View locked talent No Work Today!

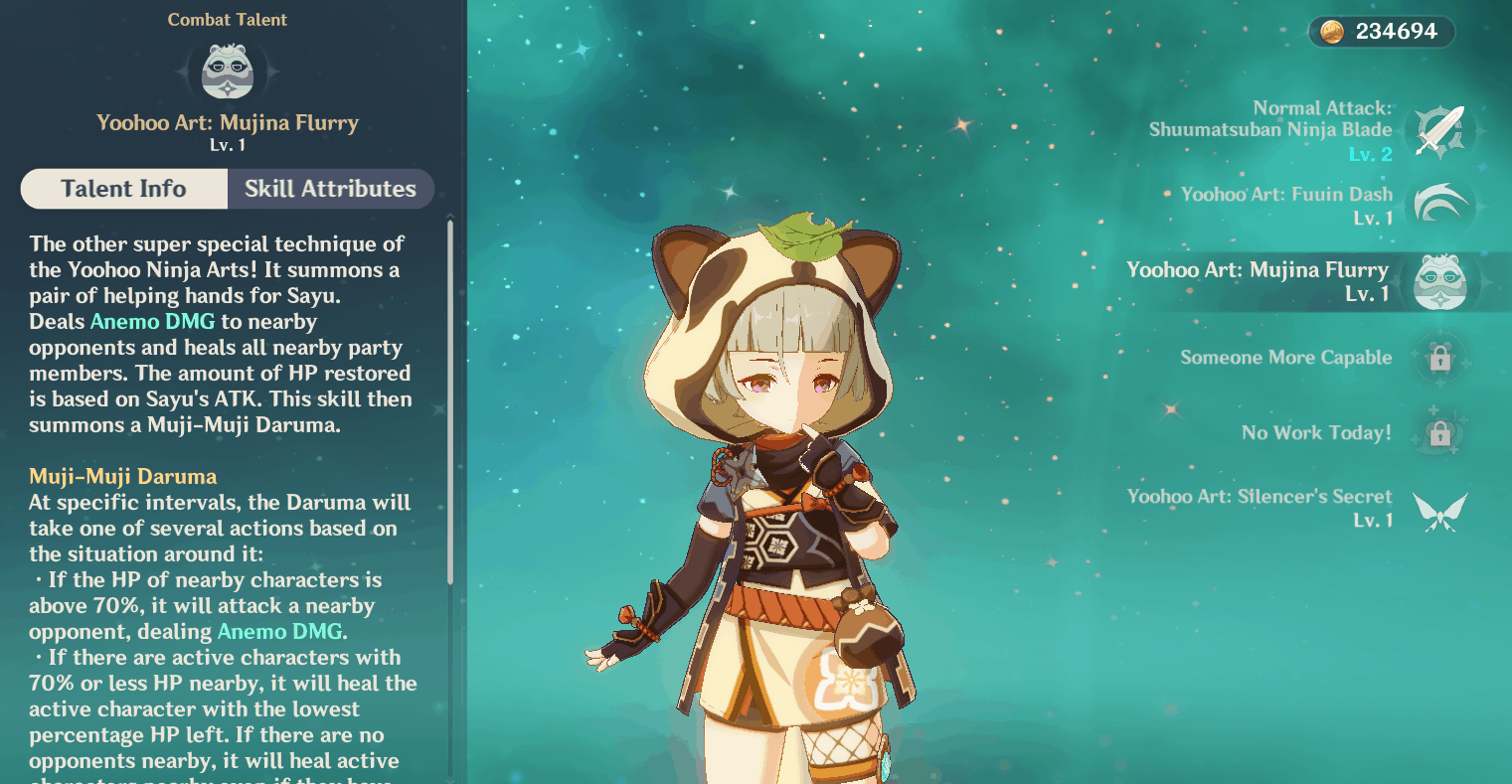pyautogui.click(x=1438, y=433)
